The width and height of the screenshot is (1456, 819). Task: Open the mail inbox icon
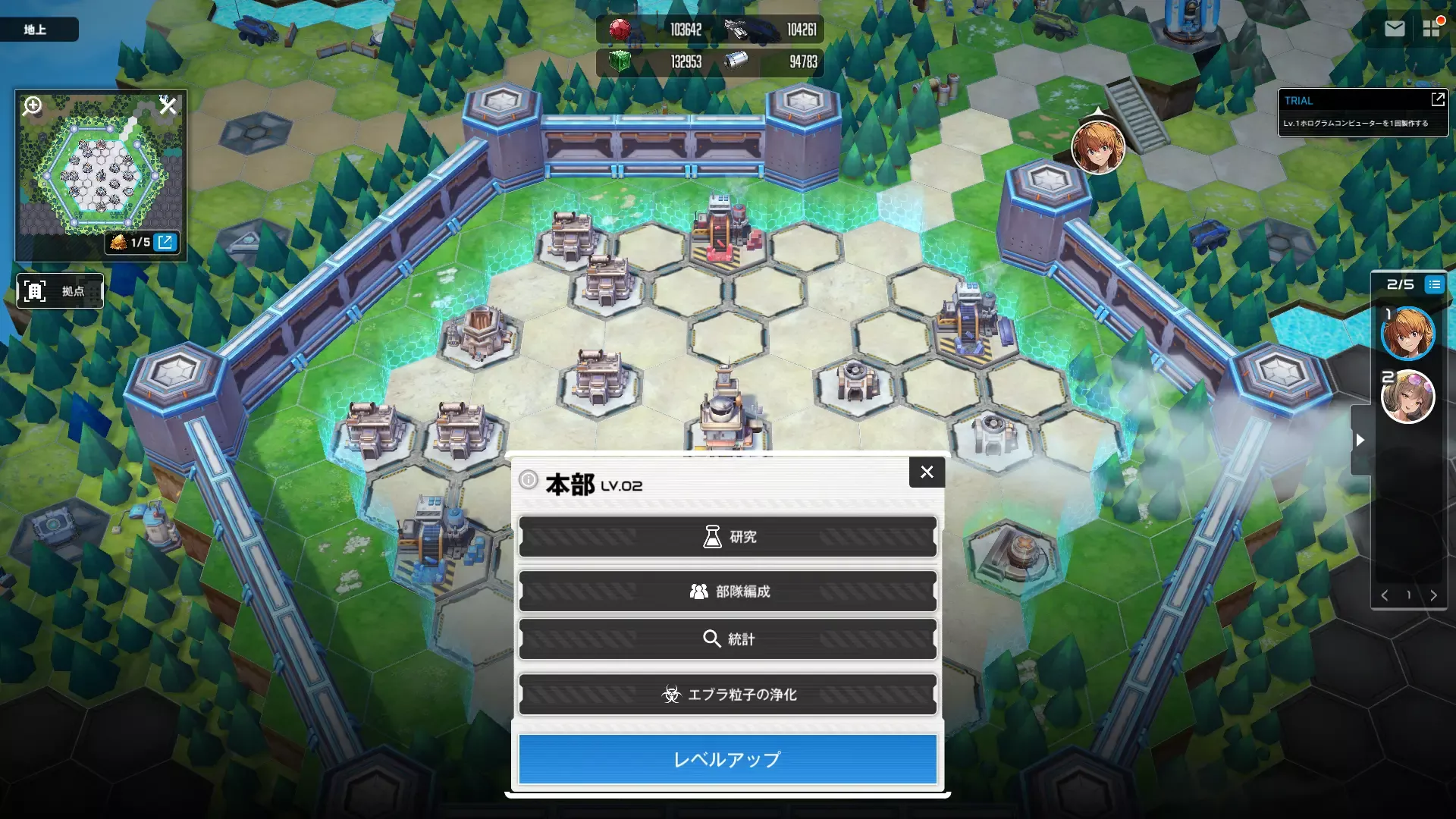(x=1395, y=28)
